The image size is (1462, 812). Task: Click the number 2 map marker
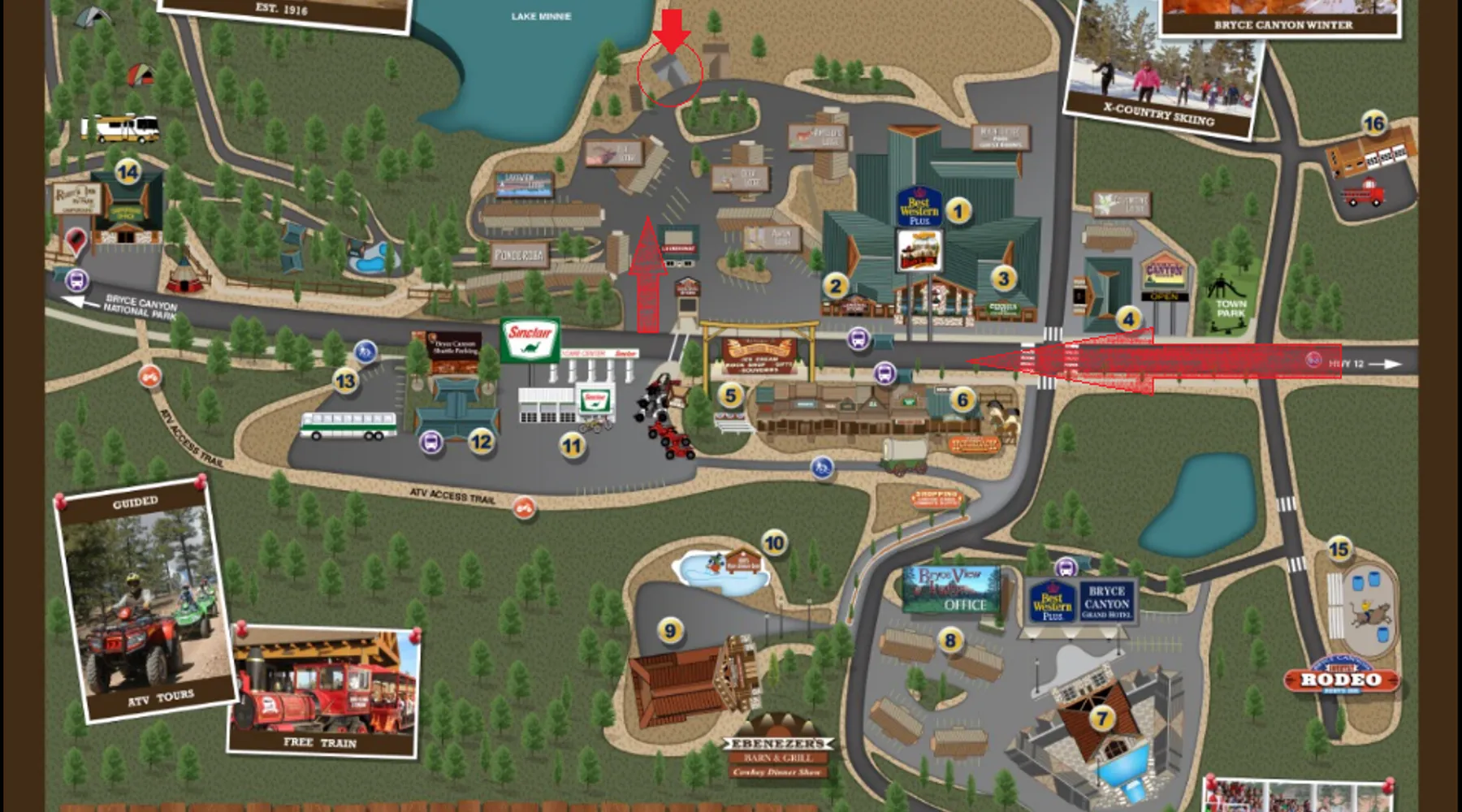pyautogui.click(x=836, y=285)
